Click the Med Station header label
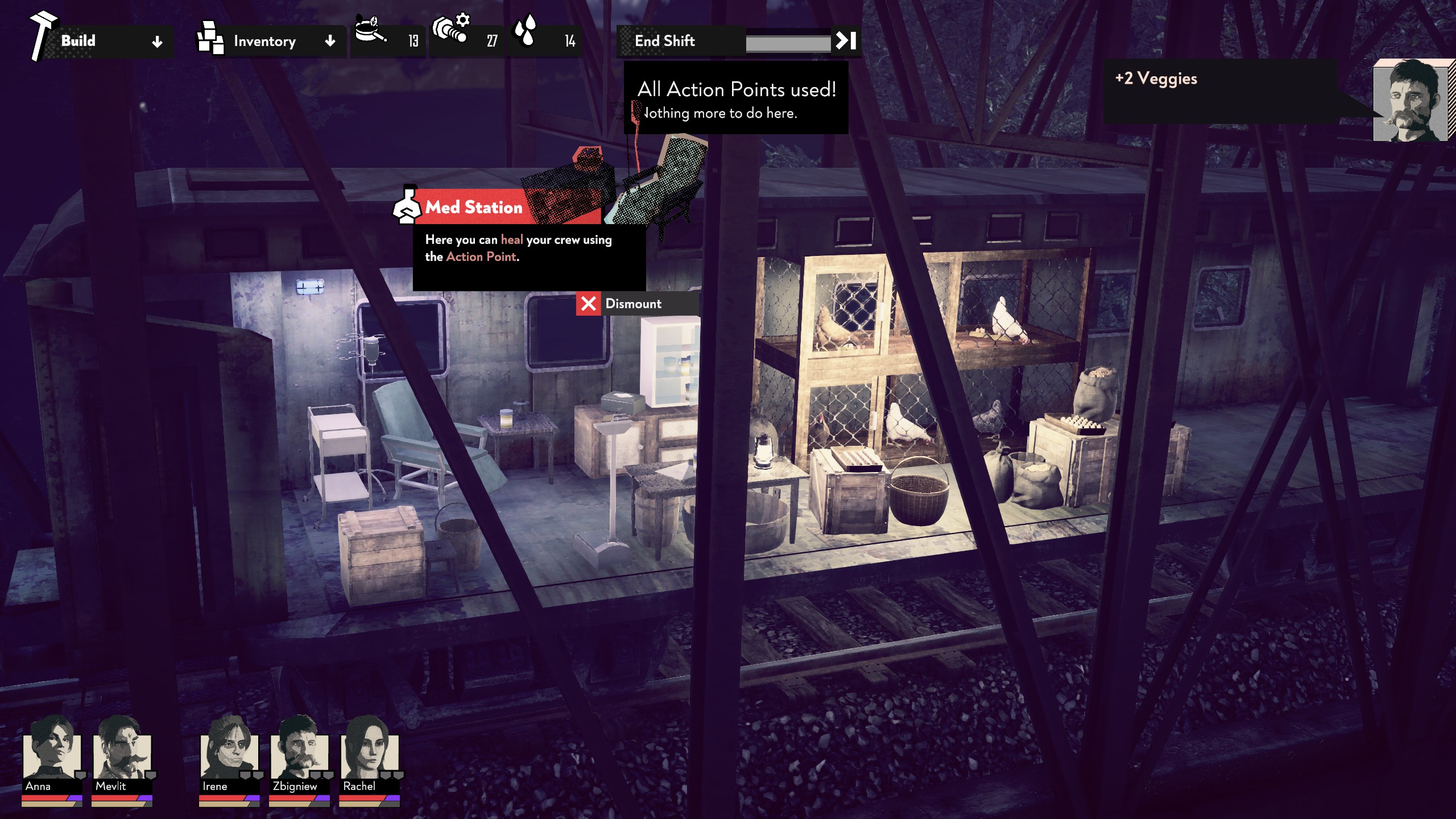Image resolution: width=1456 pixels, height=819 pixels. pos(473,207)
